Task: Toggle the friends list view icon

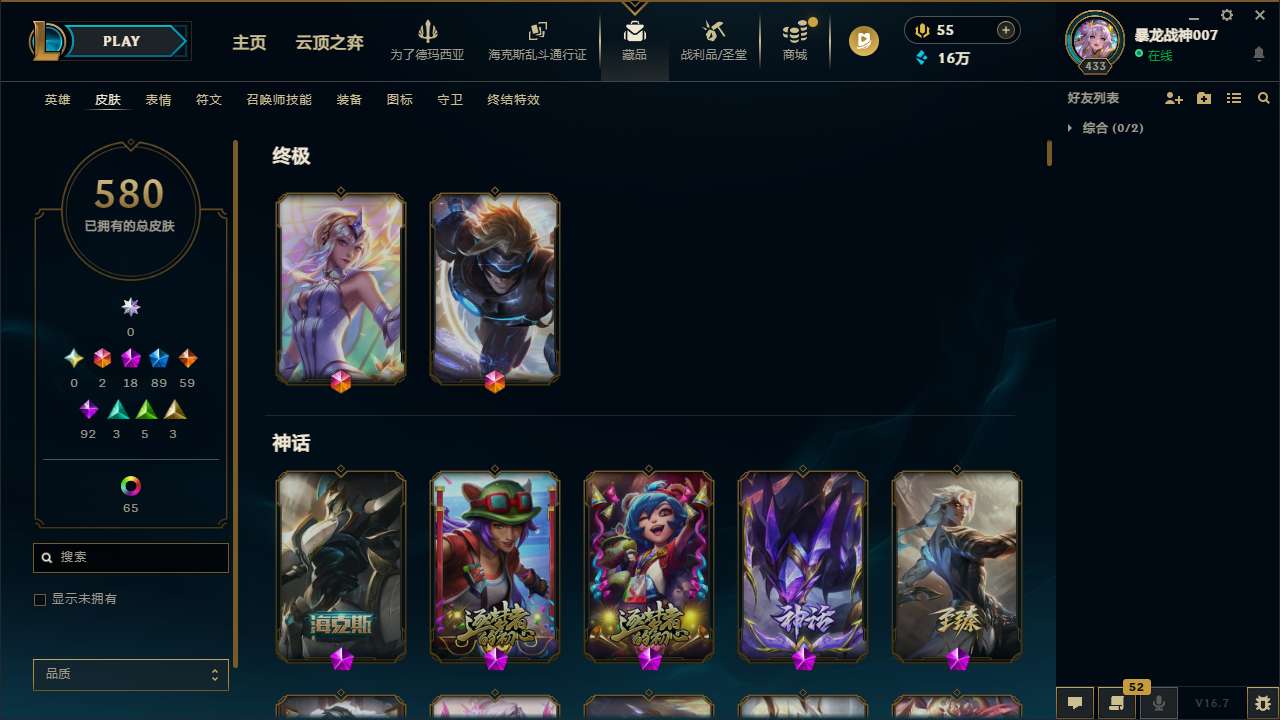Action: (1234, 98)
